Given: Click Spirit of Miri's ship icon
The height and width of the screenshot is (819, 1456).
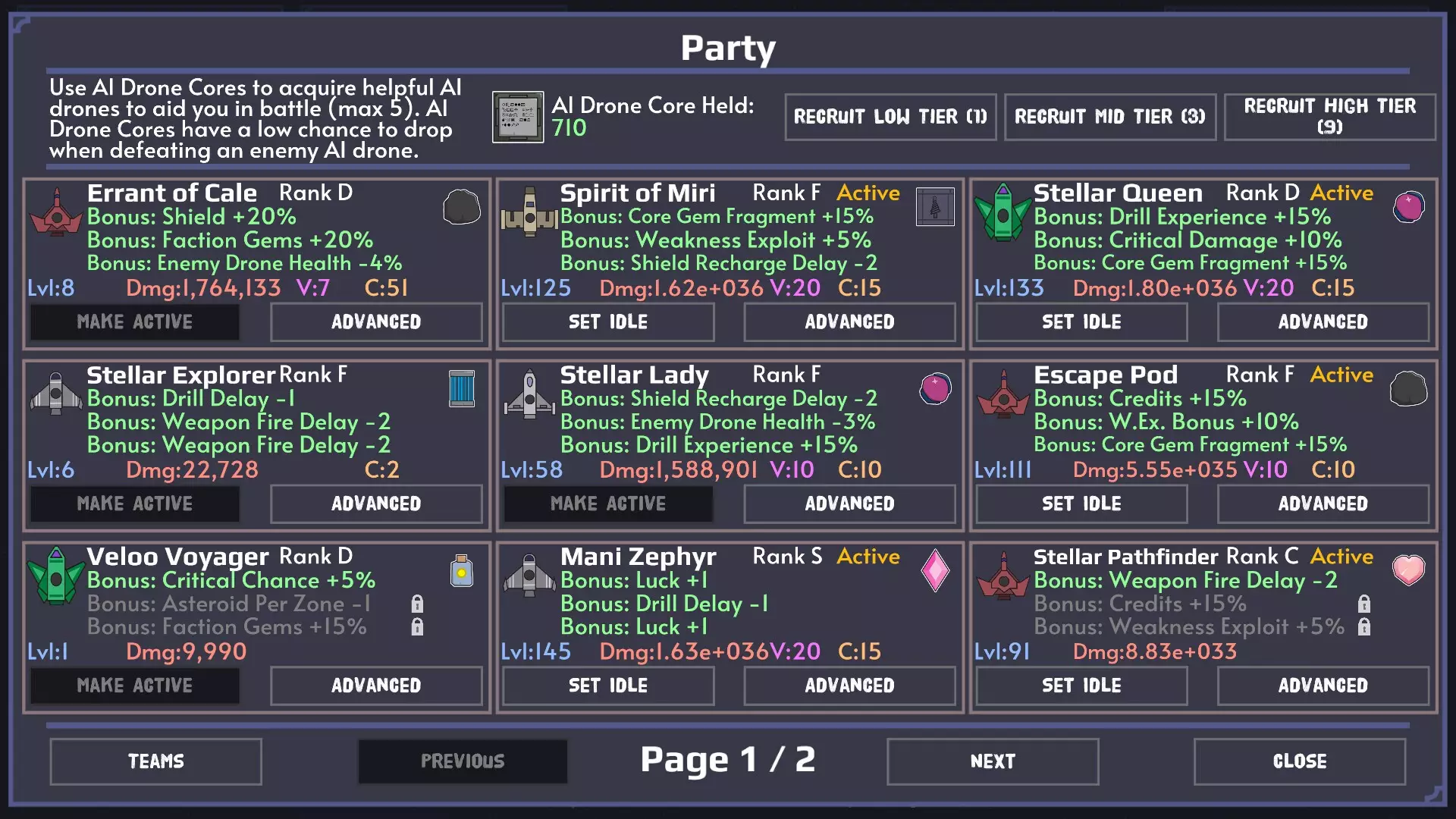Looking at the screenshot, I should tap(529, 211).
